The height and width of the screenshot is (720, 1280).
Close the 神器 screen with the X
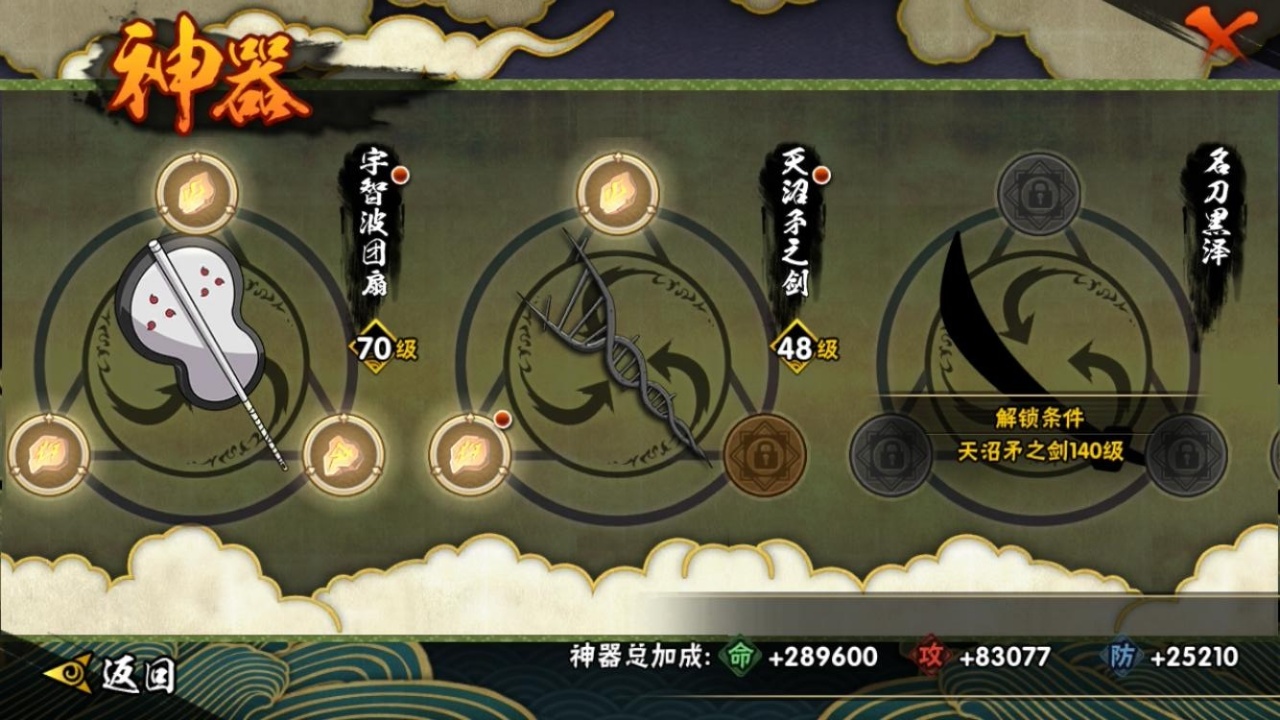click(1226, 37)
